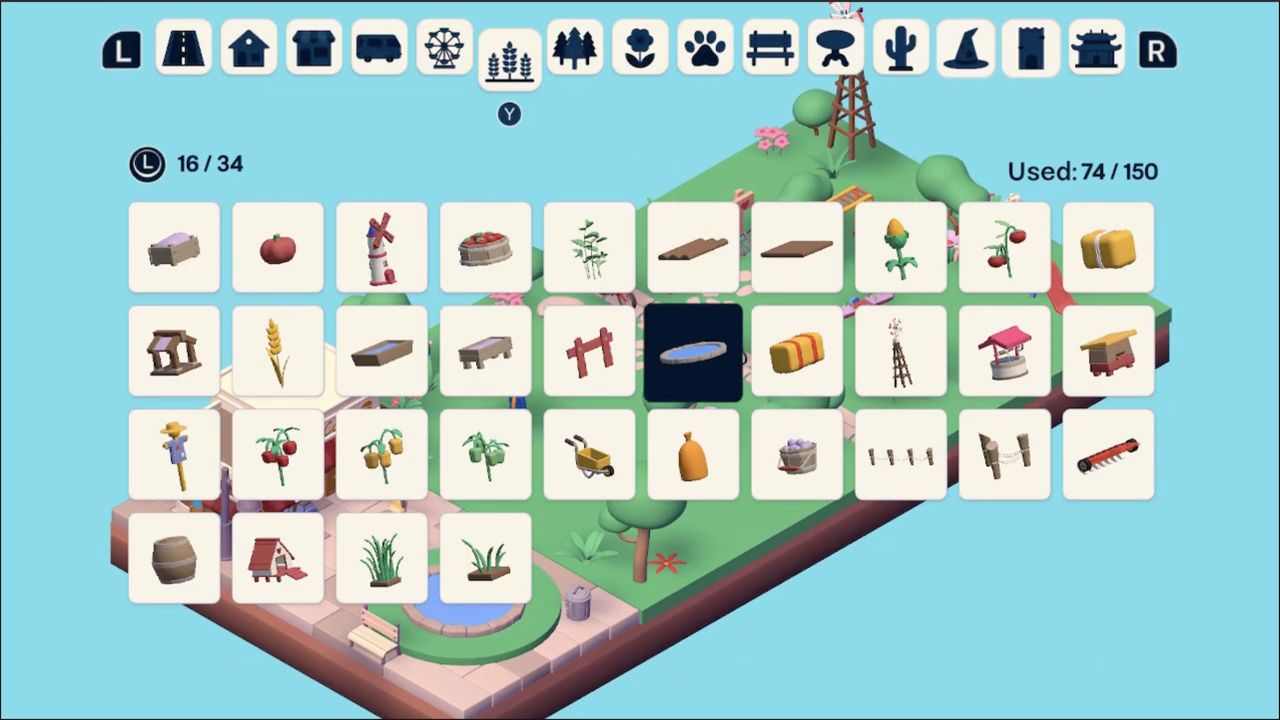1280x720 pixels.
Task: Select the chicken coop item
Action: click(x=278, y=558)
